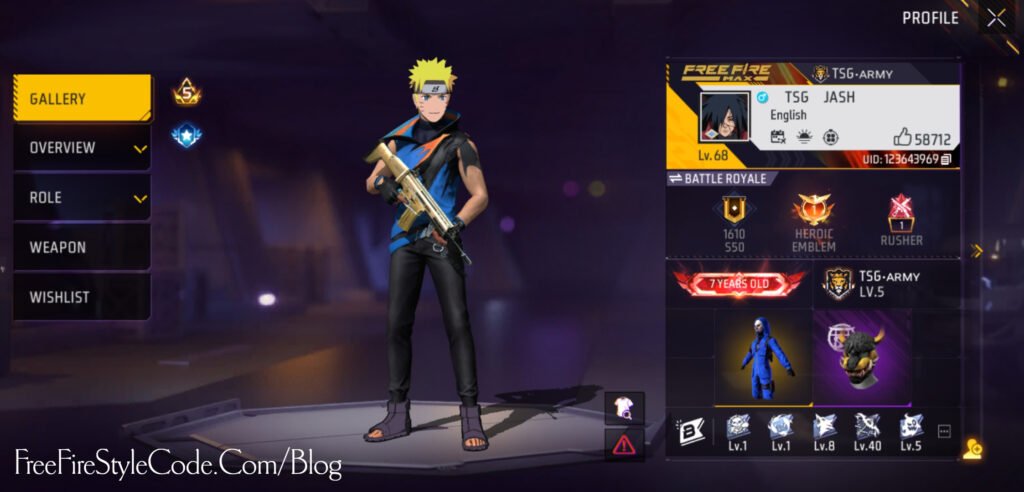Open the Rusher badge

click(x=902, y=220)
